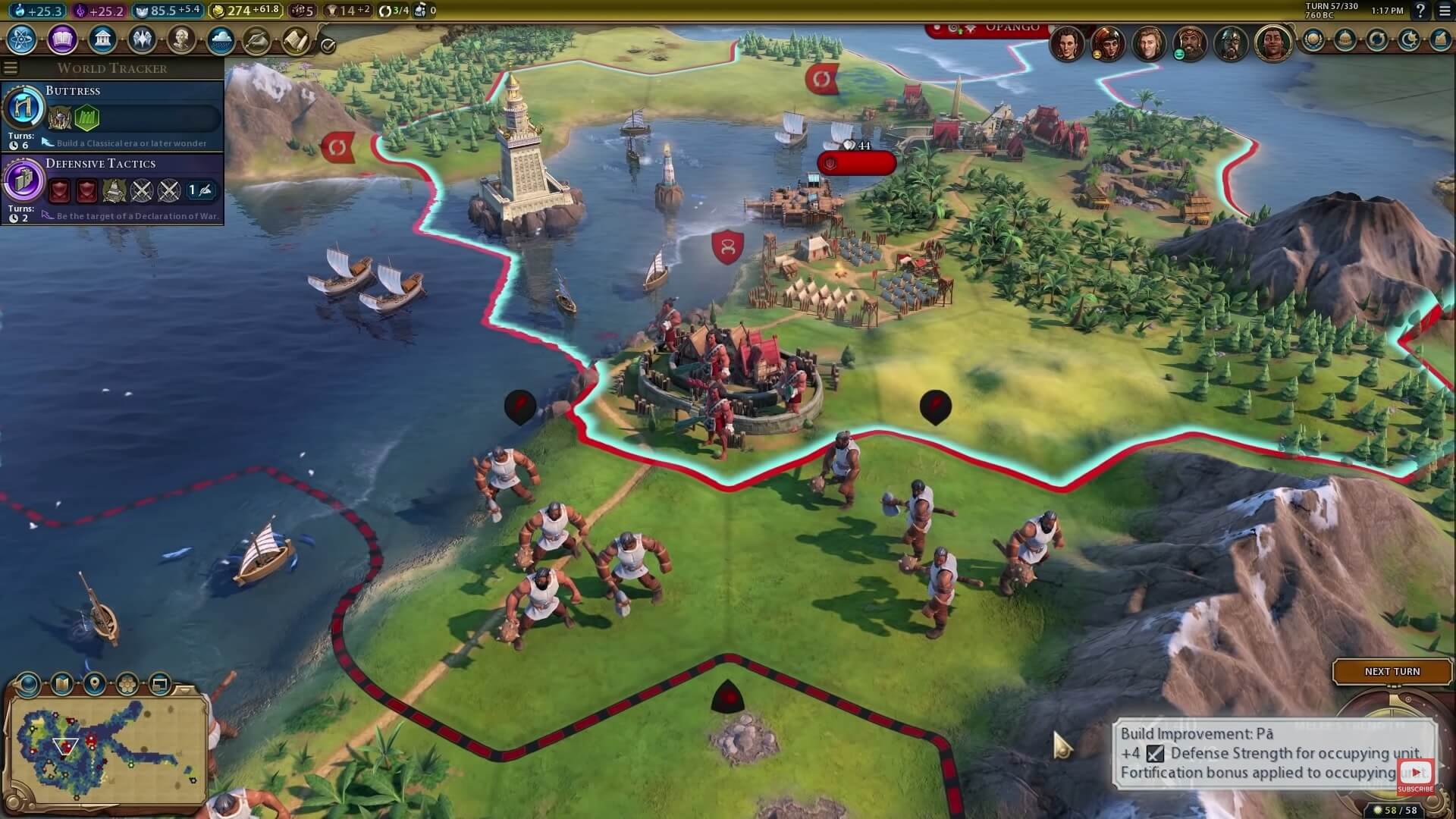Open the rain cloud climate screen

click(221, 39)
